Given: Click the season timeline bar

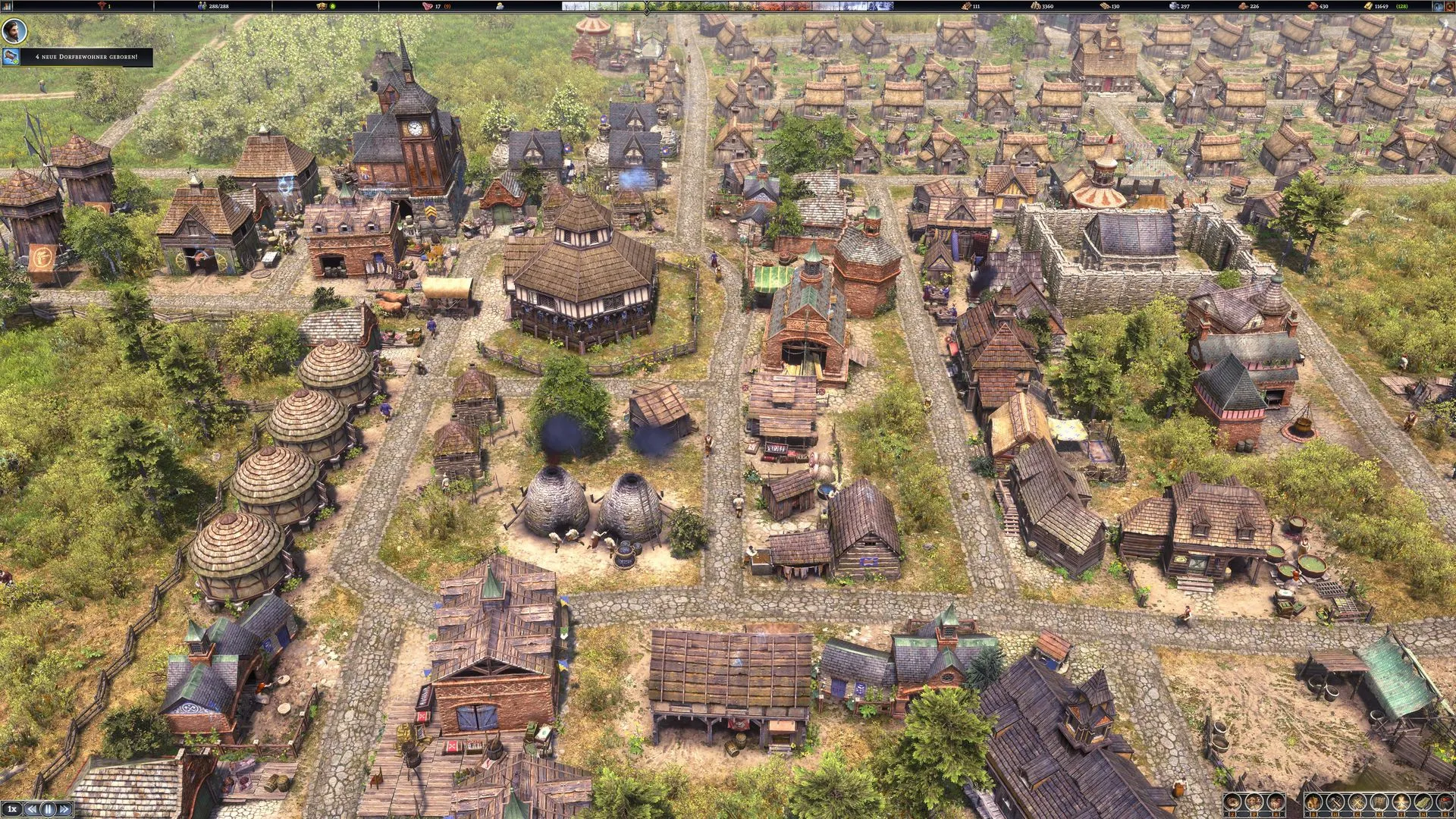Looking at the screenshot, I should click(x=728, y=6).
